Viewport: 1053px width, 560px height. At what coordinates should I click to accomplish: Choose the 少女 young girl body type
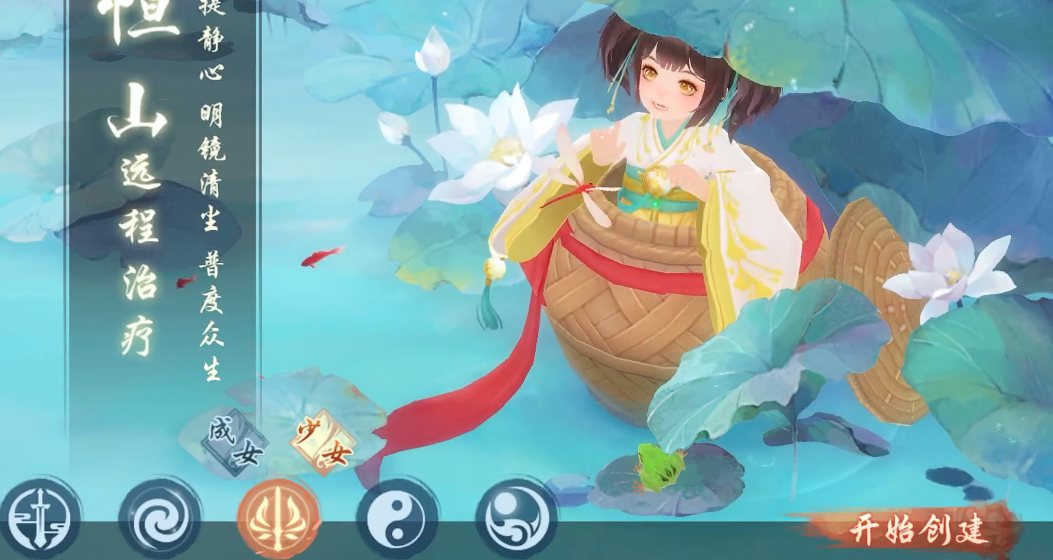coord(322,444)
